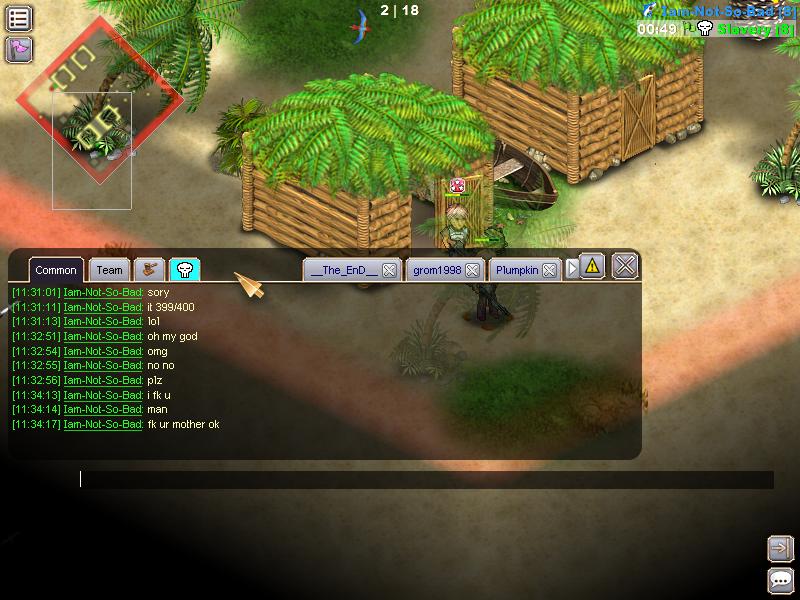Toggle the speech bubble chat button
This screenshot has width=800, height=600.
(x=780, y=580)
